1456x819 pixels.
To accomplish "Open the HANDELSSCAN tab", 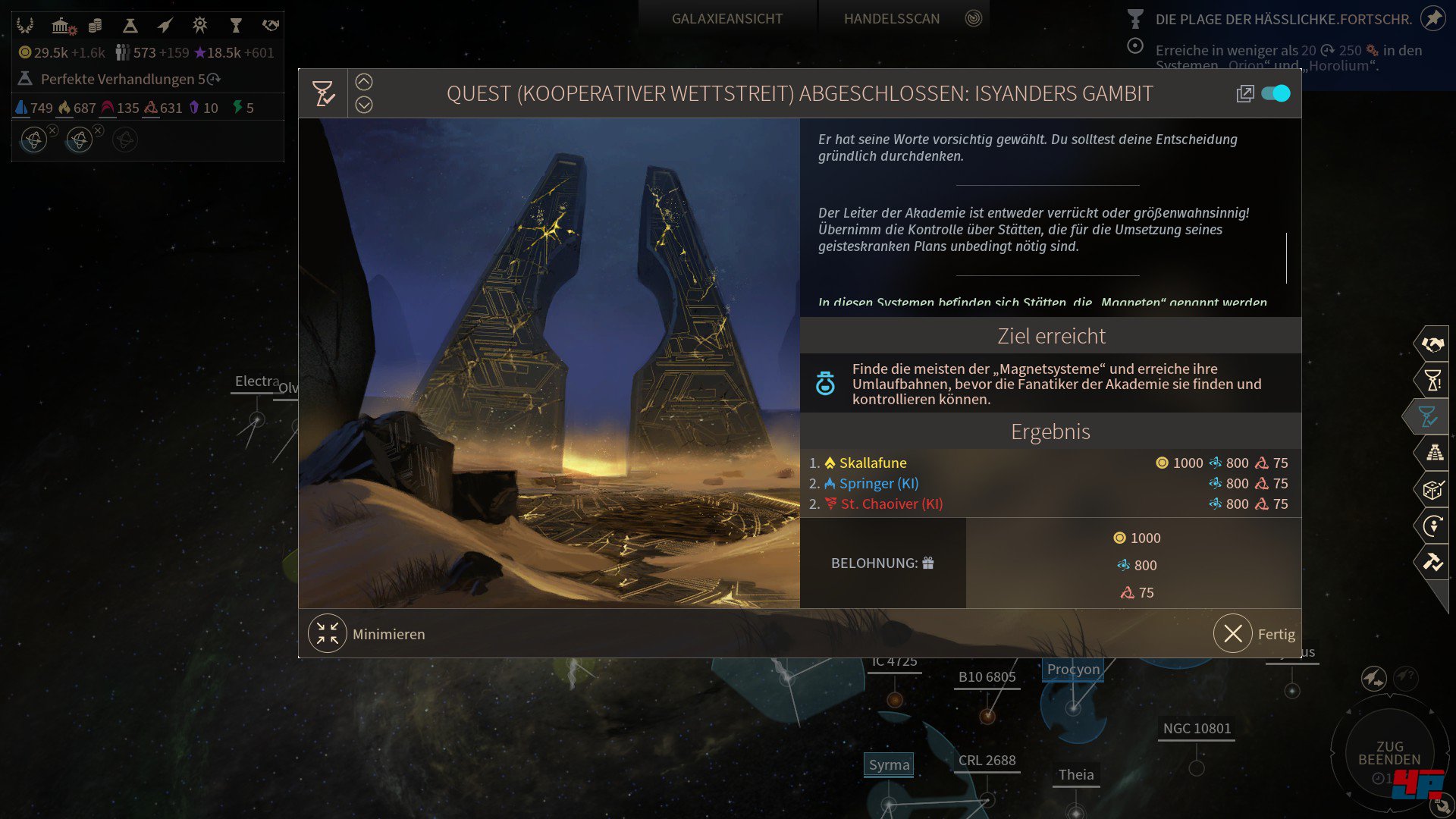I will 892,18.
